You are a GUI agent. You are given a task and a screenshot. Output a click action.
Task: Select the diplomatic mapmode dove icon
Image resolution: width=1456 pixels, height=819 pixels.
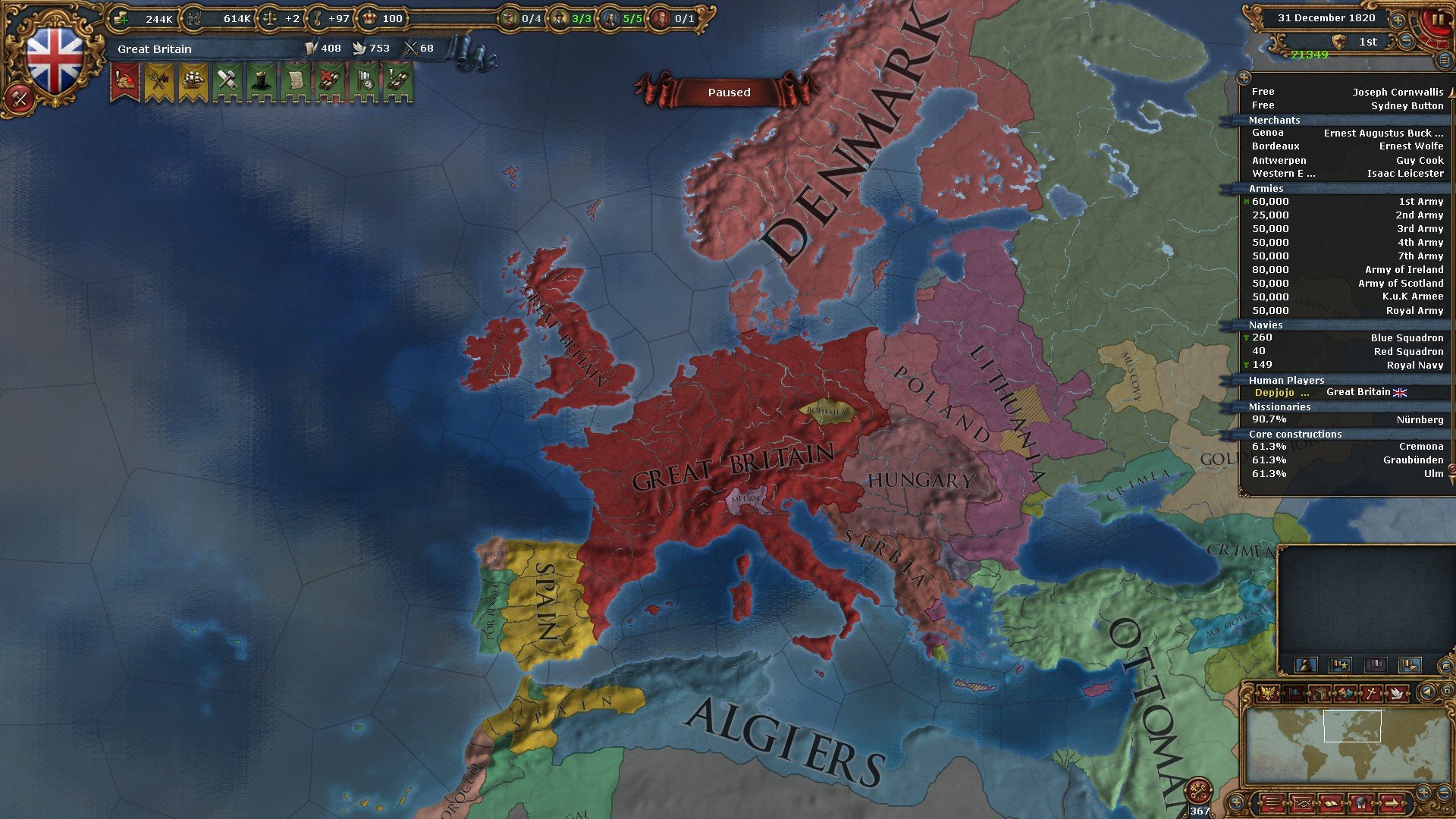coord(1398,694)
